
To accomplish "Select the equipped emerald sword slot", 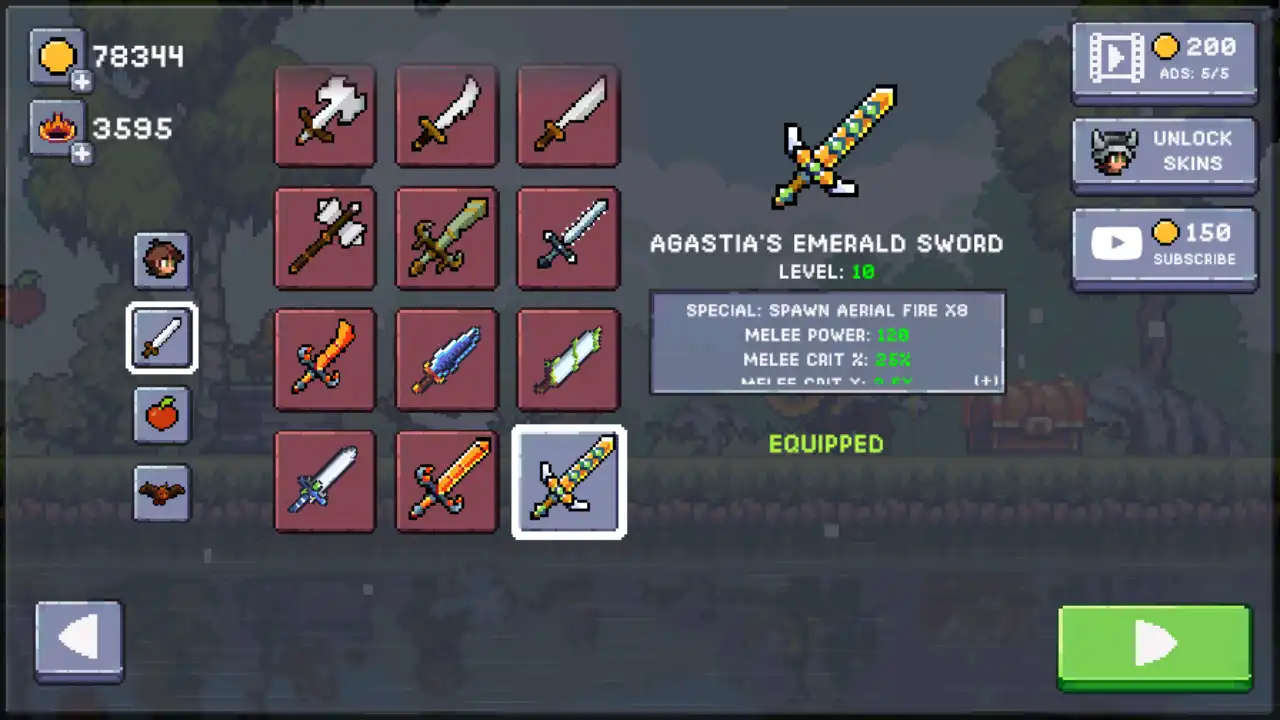I will pyautogui.click(x=568, y=481).
